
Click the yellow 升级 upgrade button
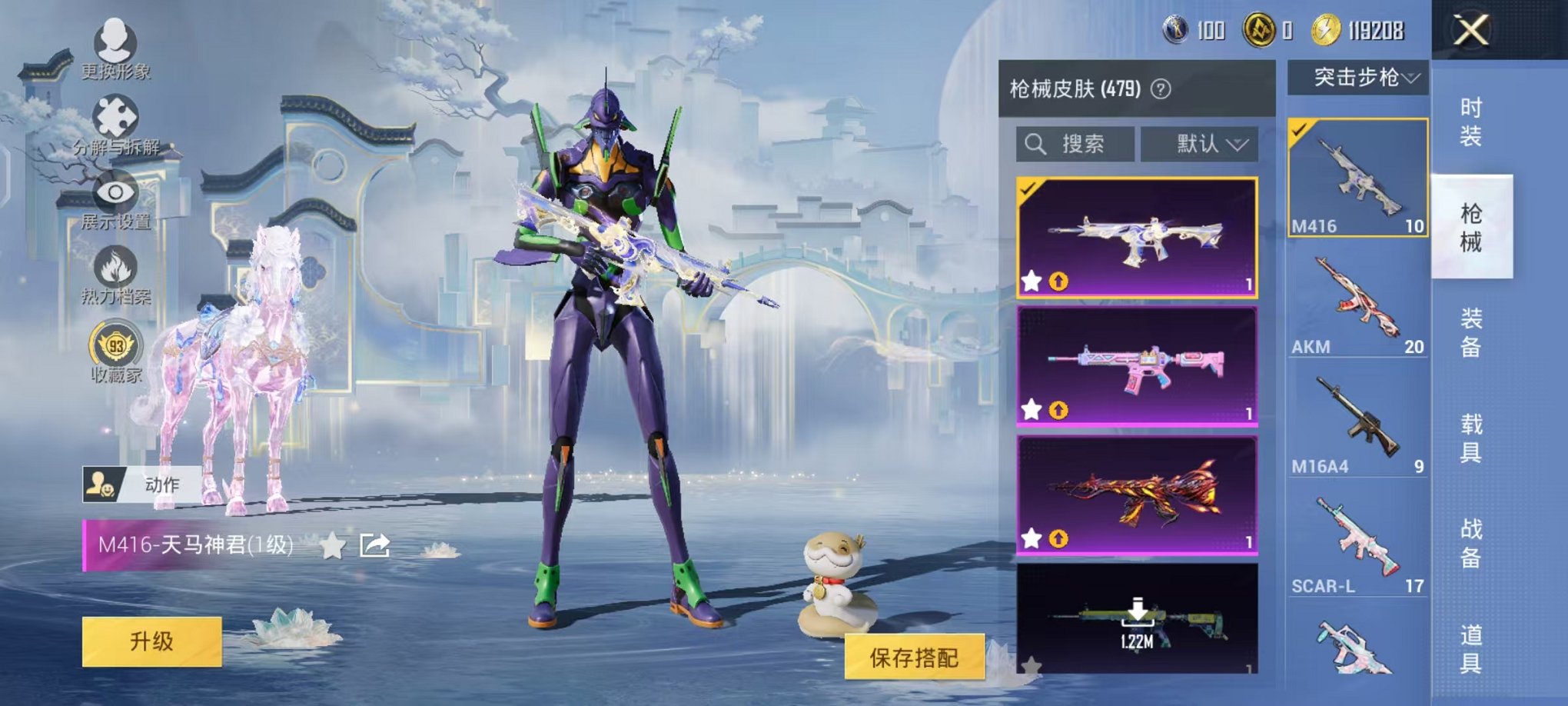151,641
